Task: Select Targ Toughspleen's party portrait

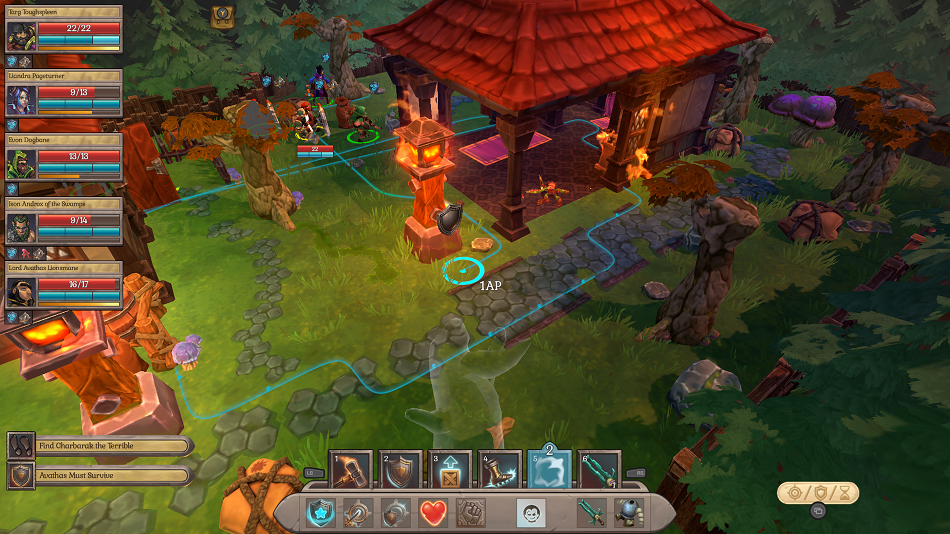Action: pyautogui.click(x=21, y=36)
